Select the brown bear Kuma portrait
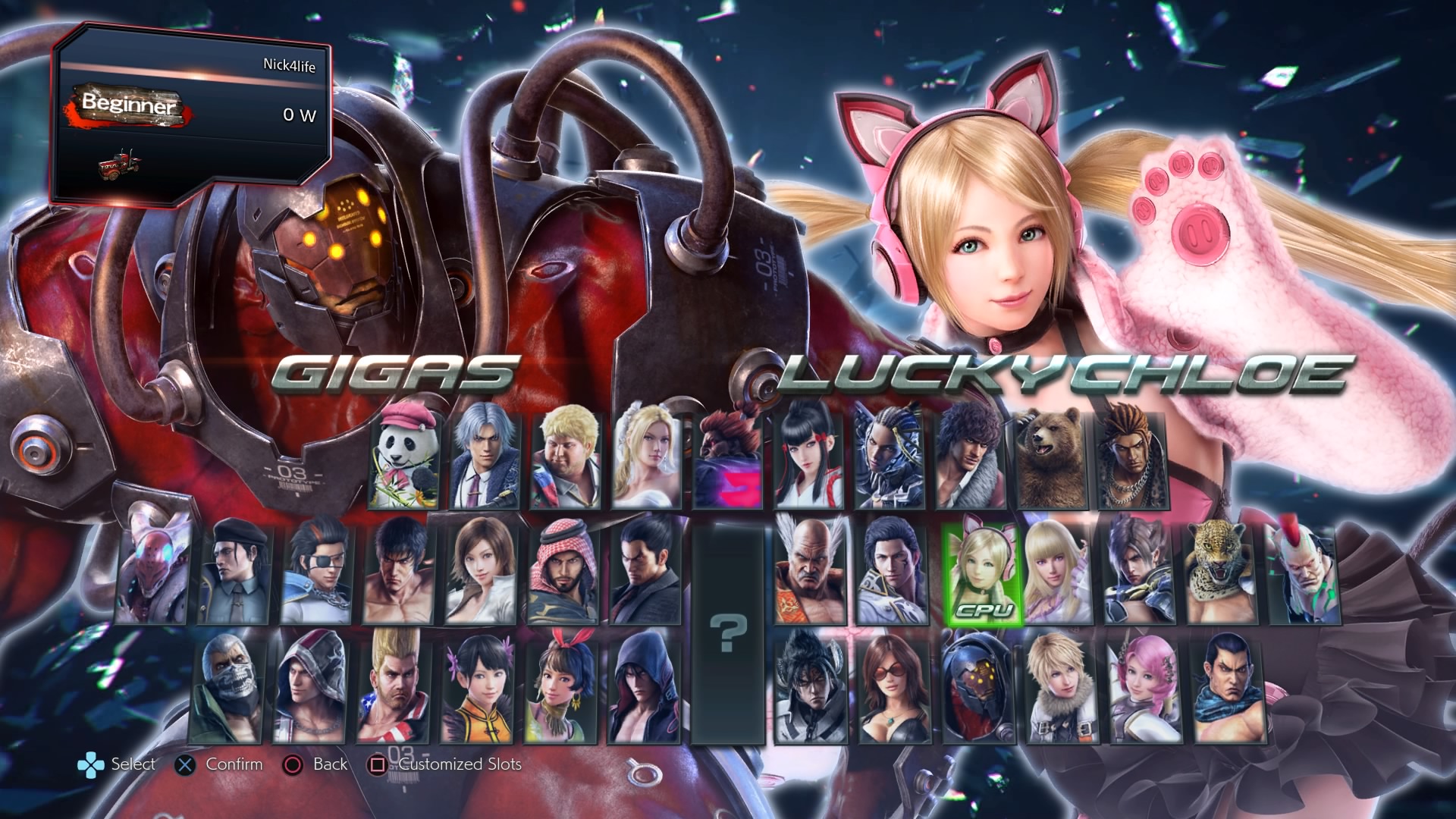 [x=1051, y=460]
